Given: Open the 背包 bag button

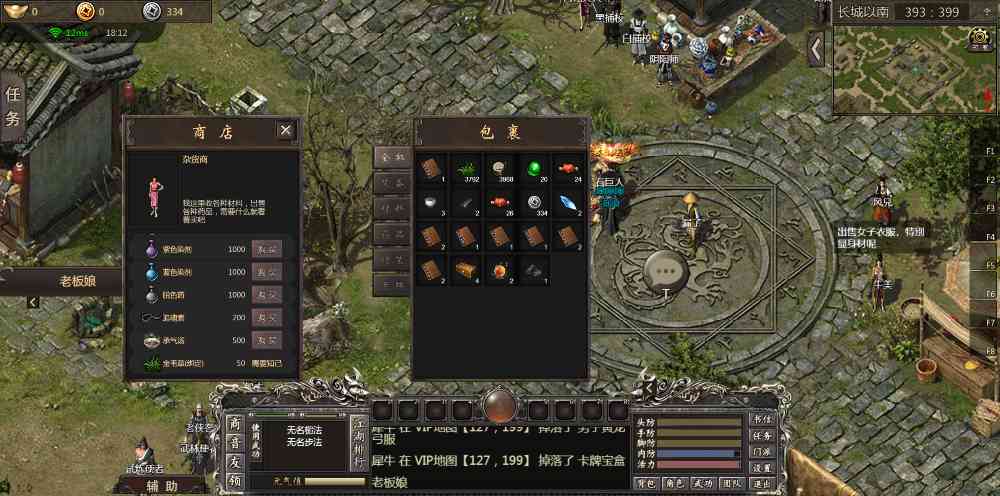Looking at the screenshot, I should 646,483.
